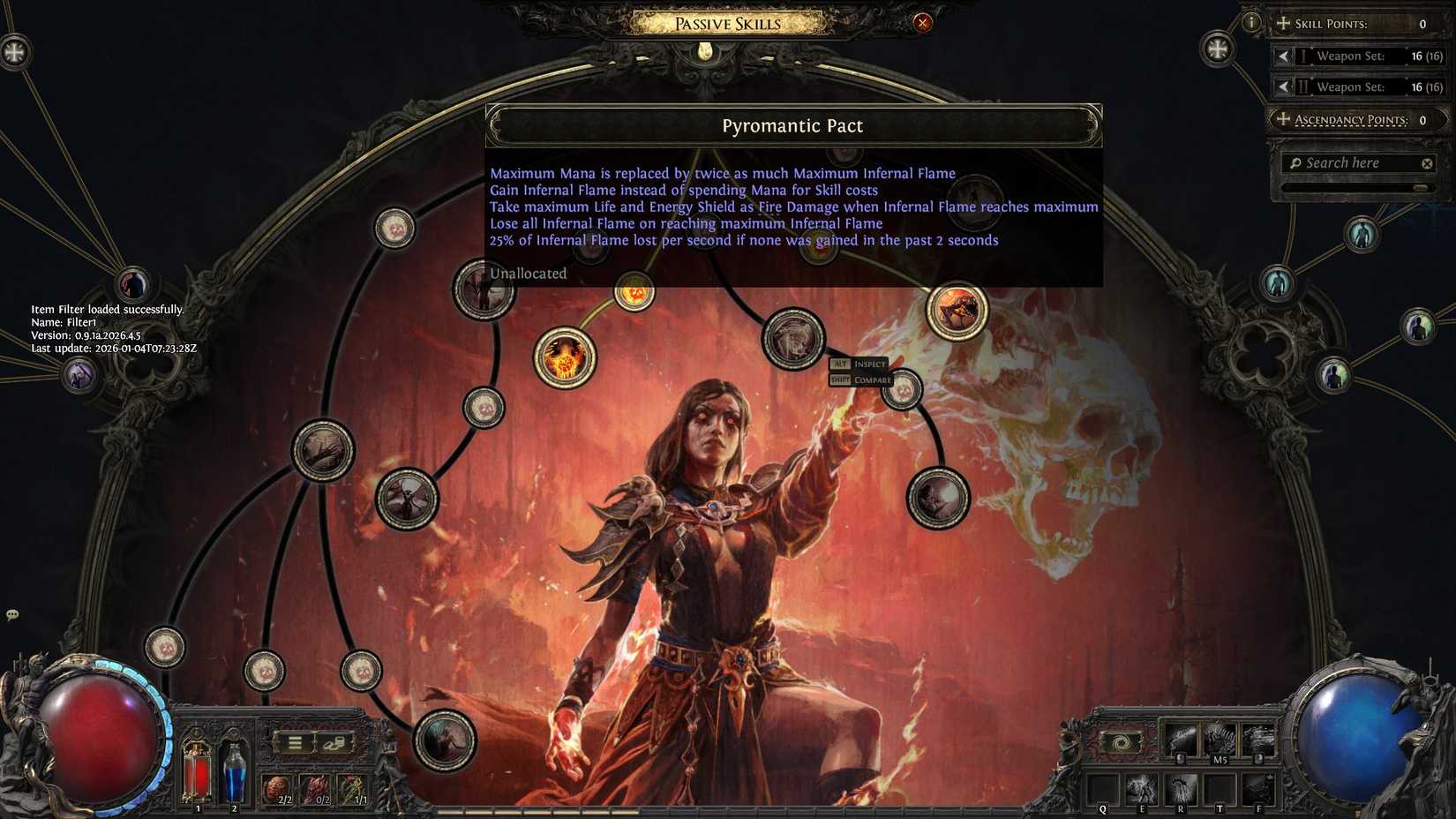Click the magnifying glass search icon
This screenshot has height=819, width=1456.
point(1296,162)
